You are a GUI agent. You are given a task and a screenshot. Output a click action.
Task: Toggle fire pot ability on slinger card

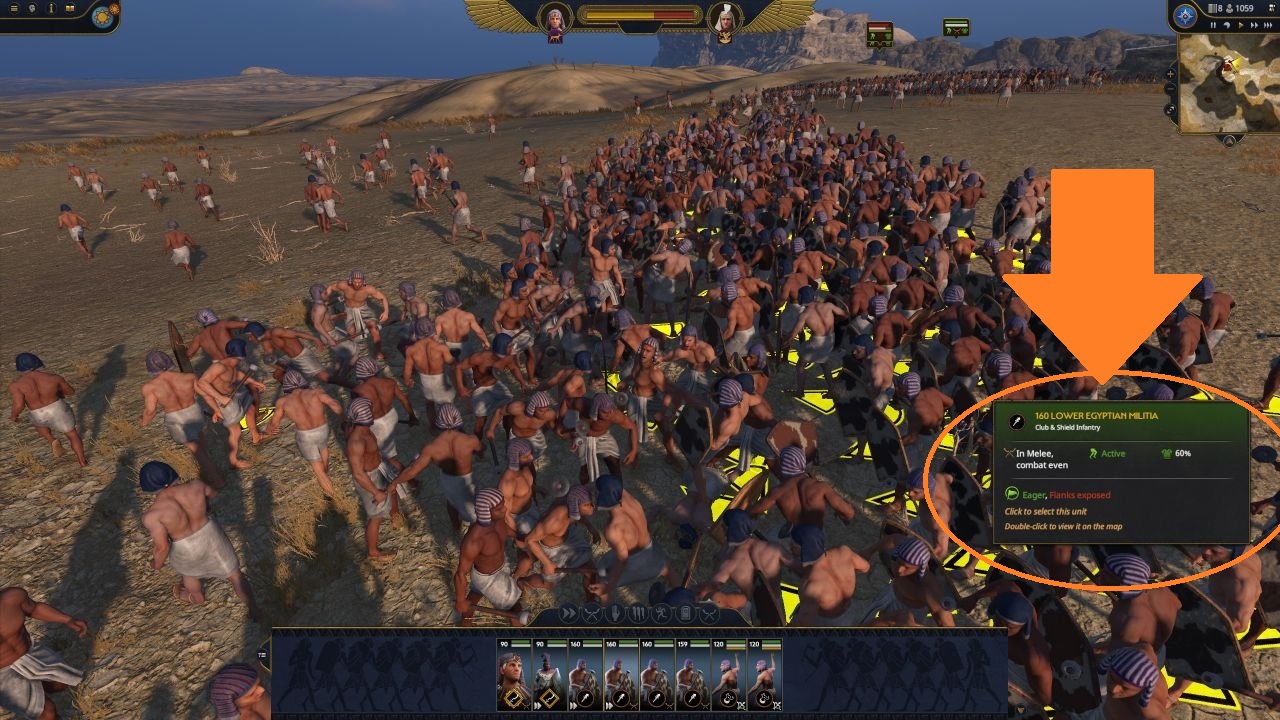pos(728,697)
